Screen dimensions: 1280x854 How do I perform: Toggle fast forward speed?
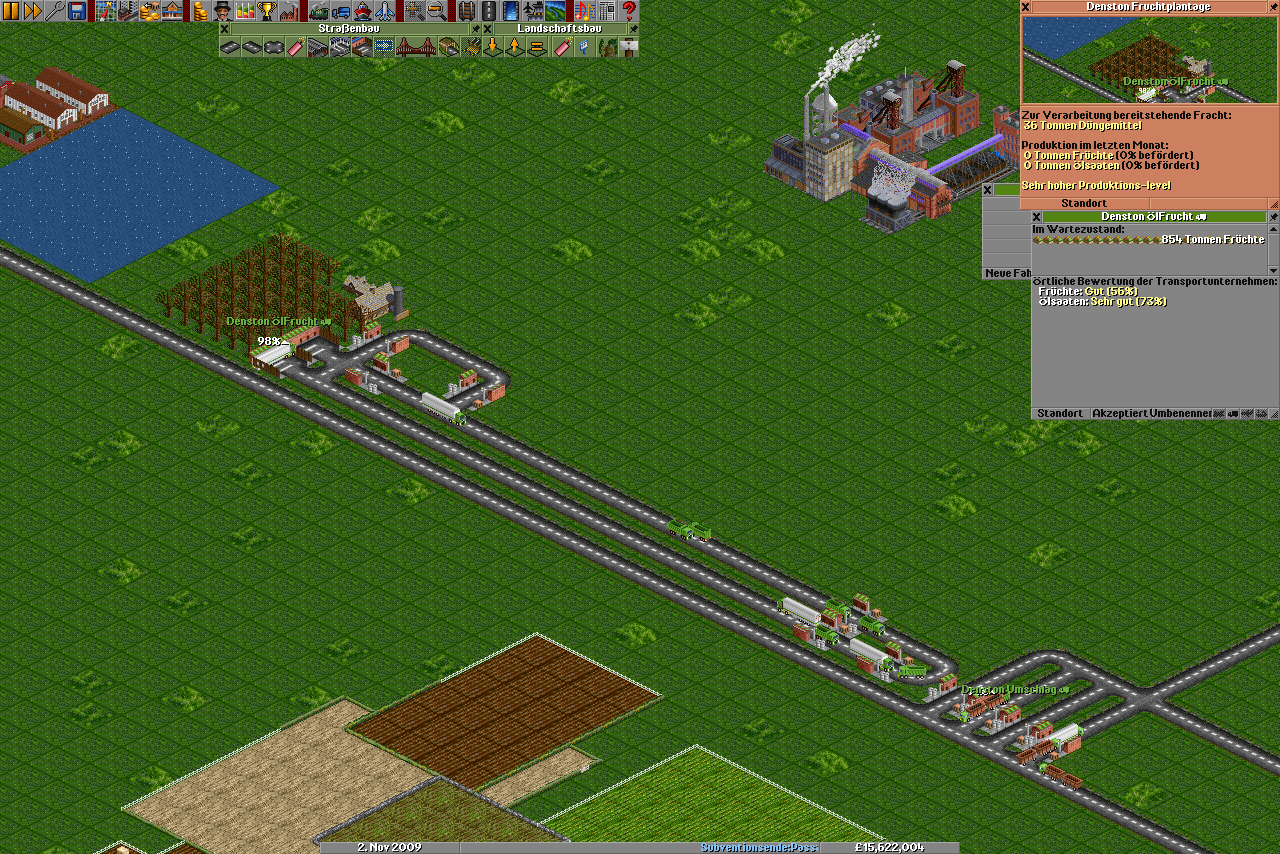(x=33, y=11)
